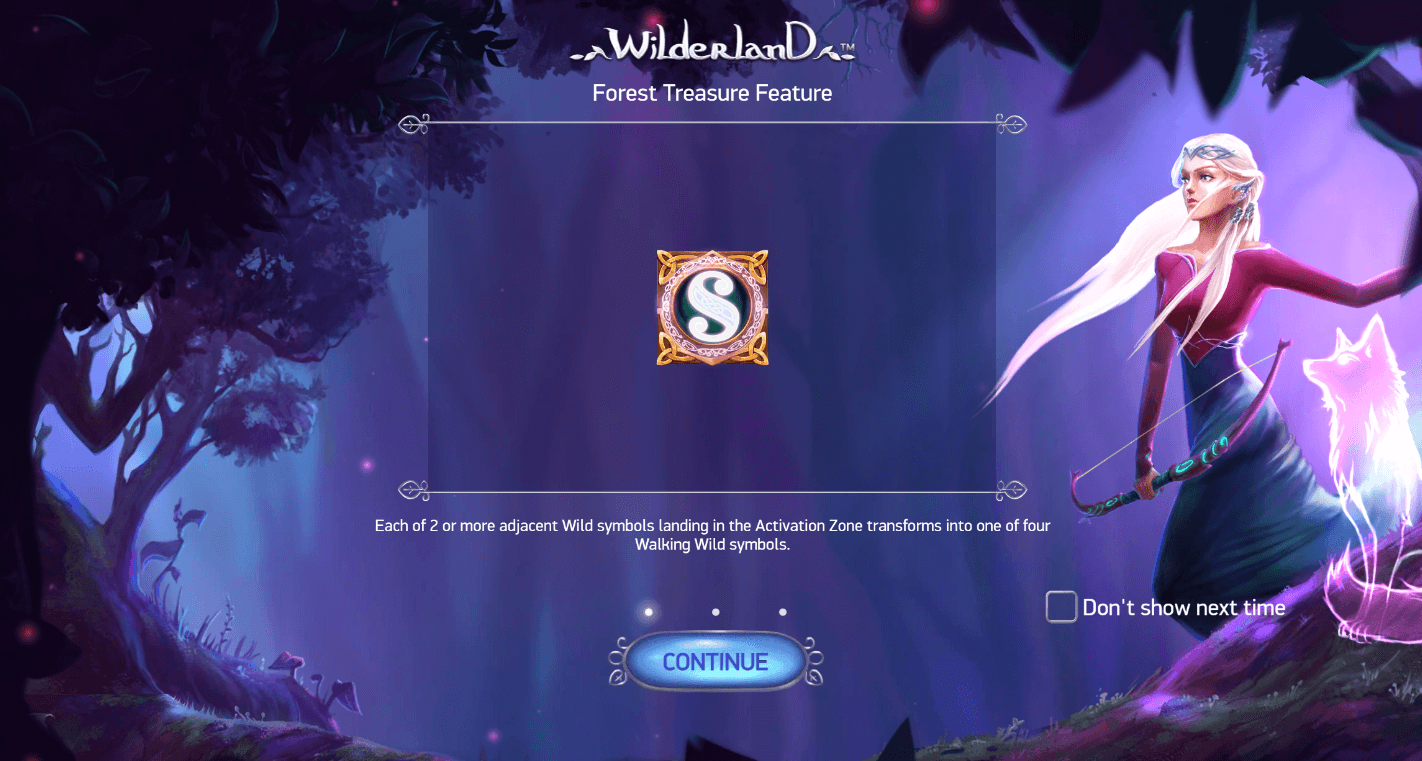1422x761 pixels.
Task: Click the Wild "S" symbol icon
Action: pyautogui.click(x=712, y=307)
